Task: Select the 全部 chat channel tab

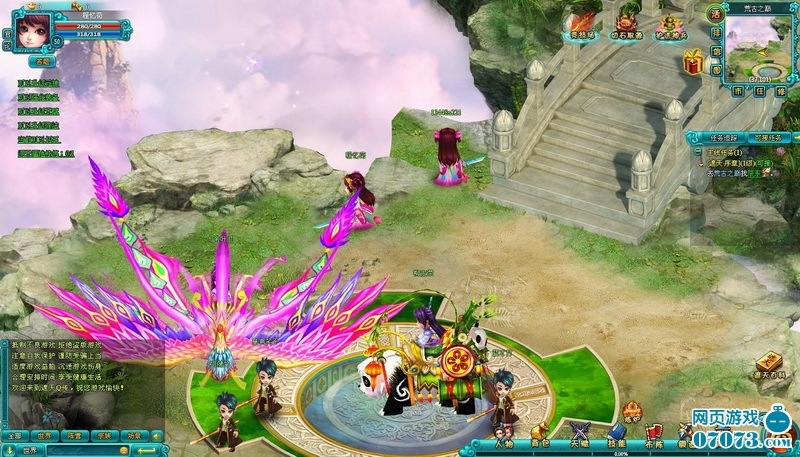Action: pos(14,436)
